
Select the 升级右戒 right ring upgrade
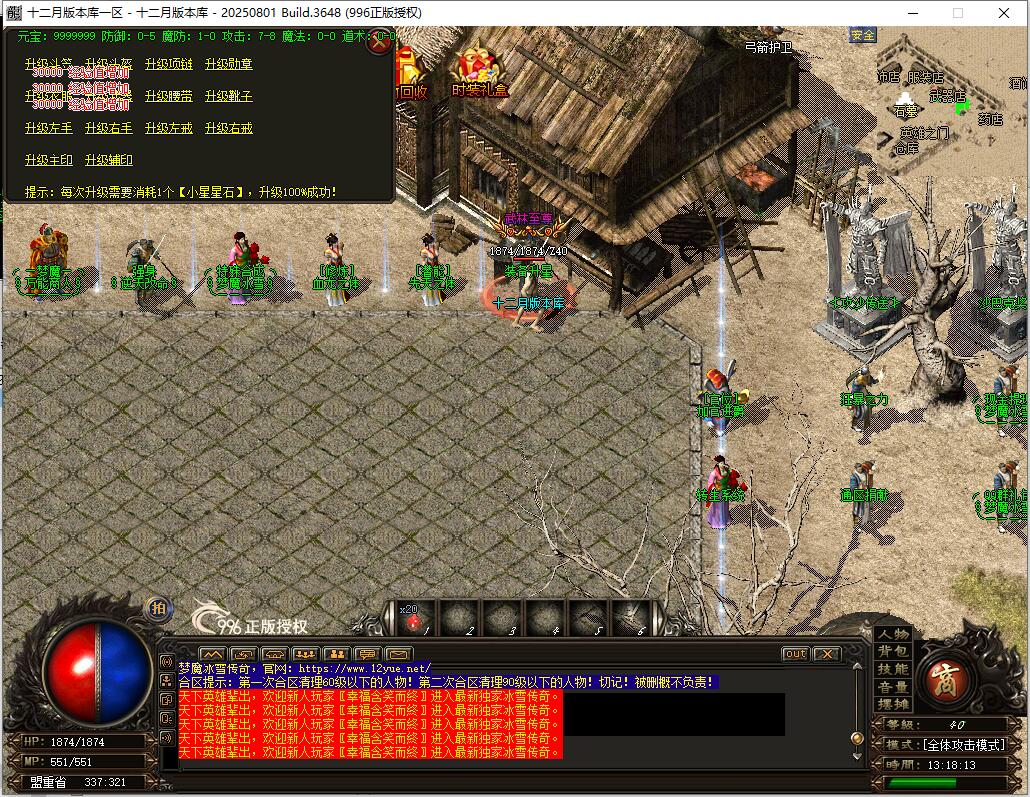pyautogui.click(x=229, y=128)
